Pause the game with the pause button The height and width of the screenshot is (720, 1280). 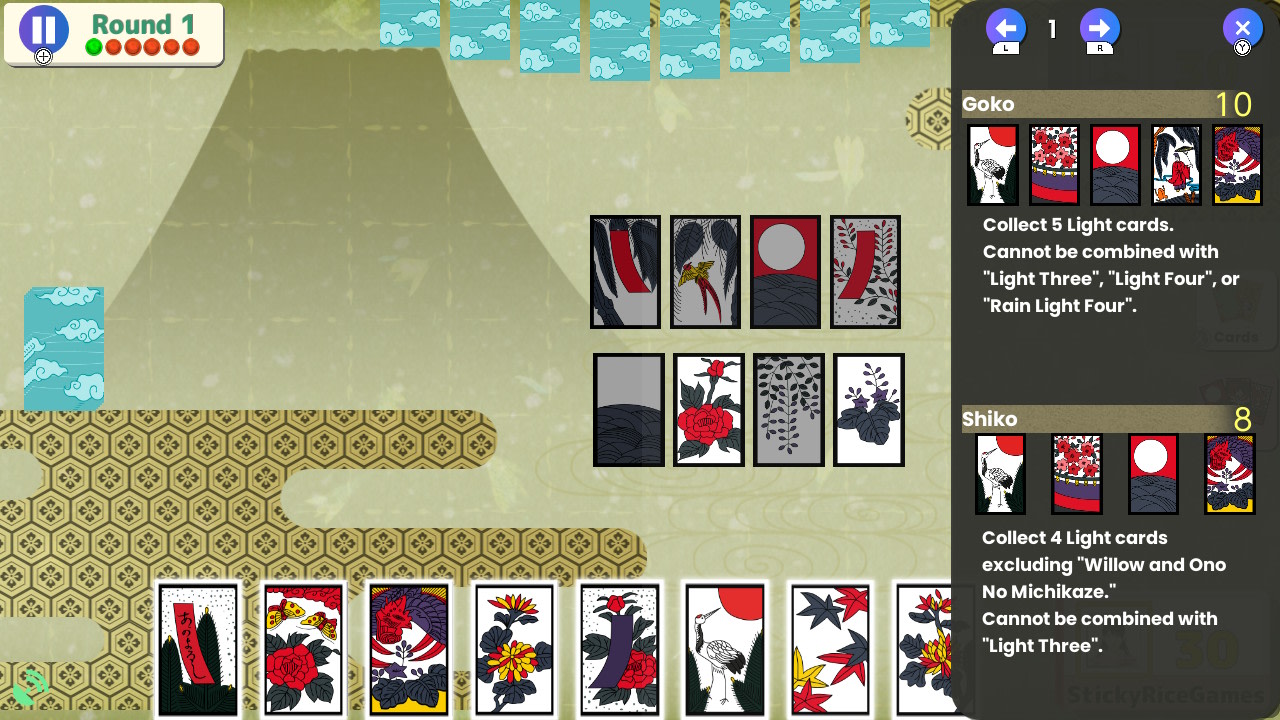coord(43,30)
